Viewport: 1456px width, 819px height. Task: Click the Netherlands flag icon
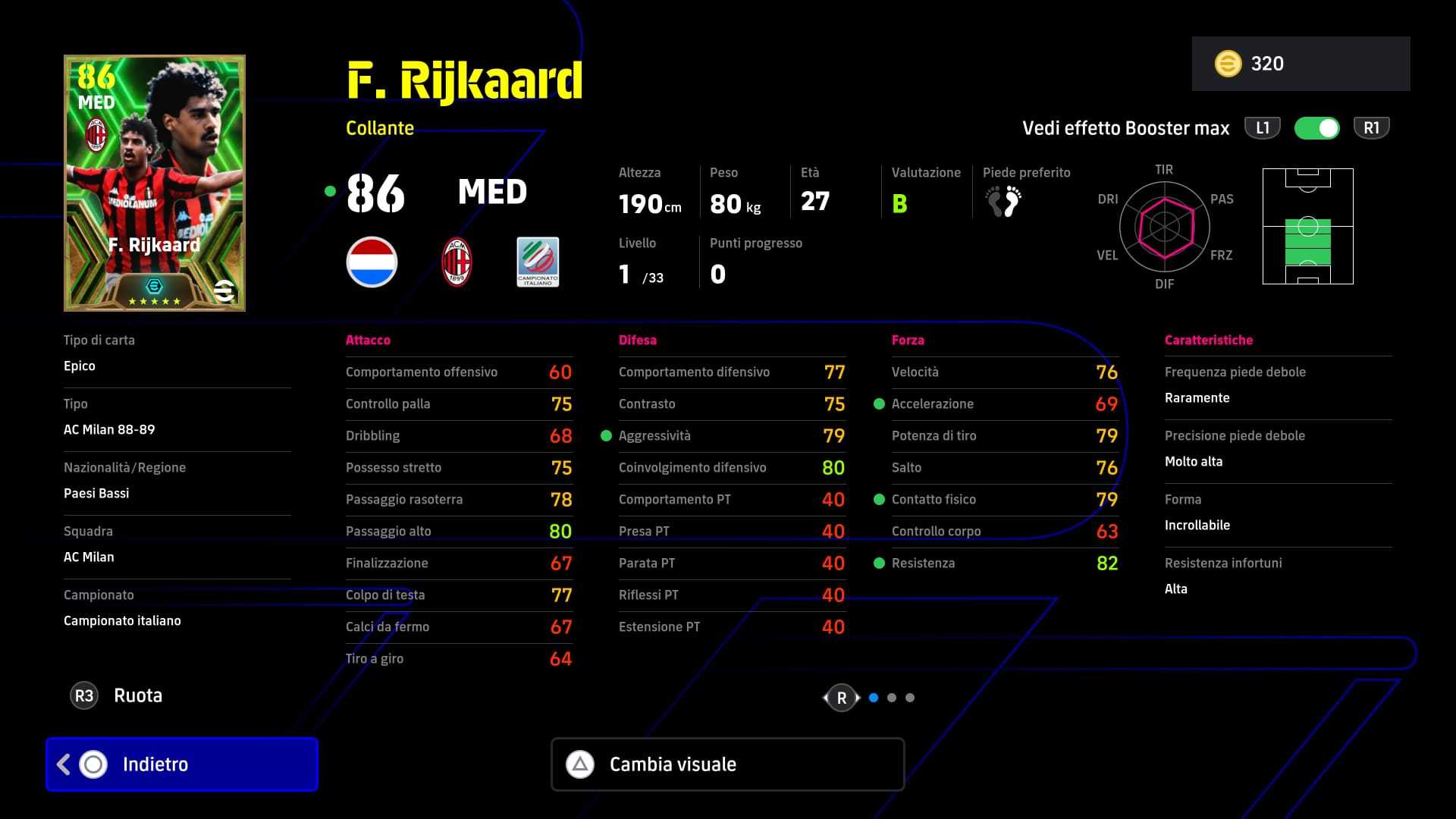click(372, 262)
